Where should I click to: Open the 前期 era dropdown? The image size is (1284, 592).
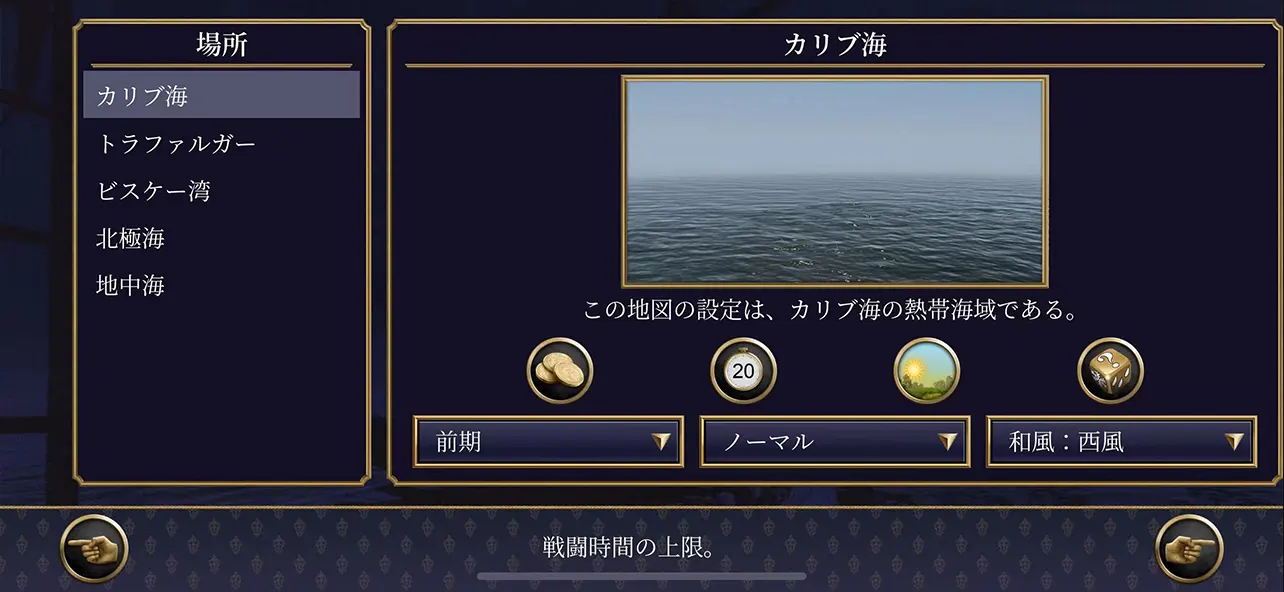(548, 442)
